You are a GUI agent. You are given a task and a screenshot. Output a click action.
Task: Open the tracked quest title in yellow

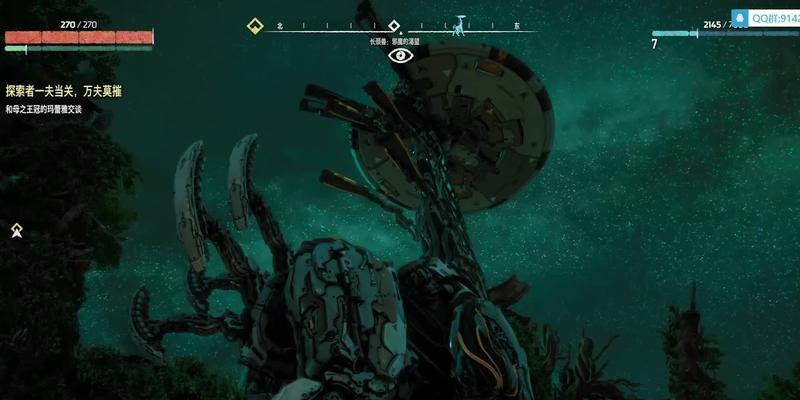click(71, 91)
